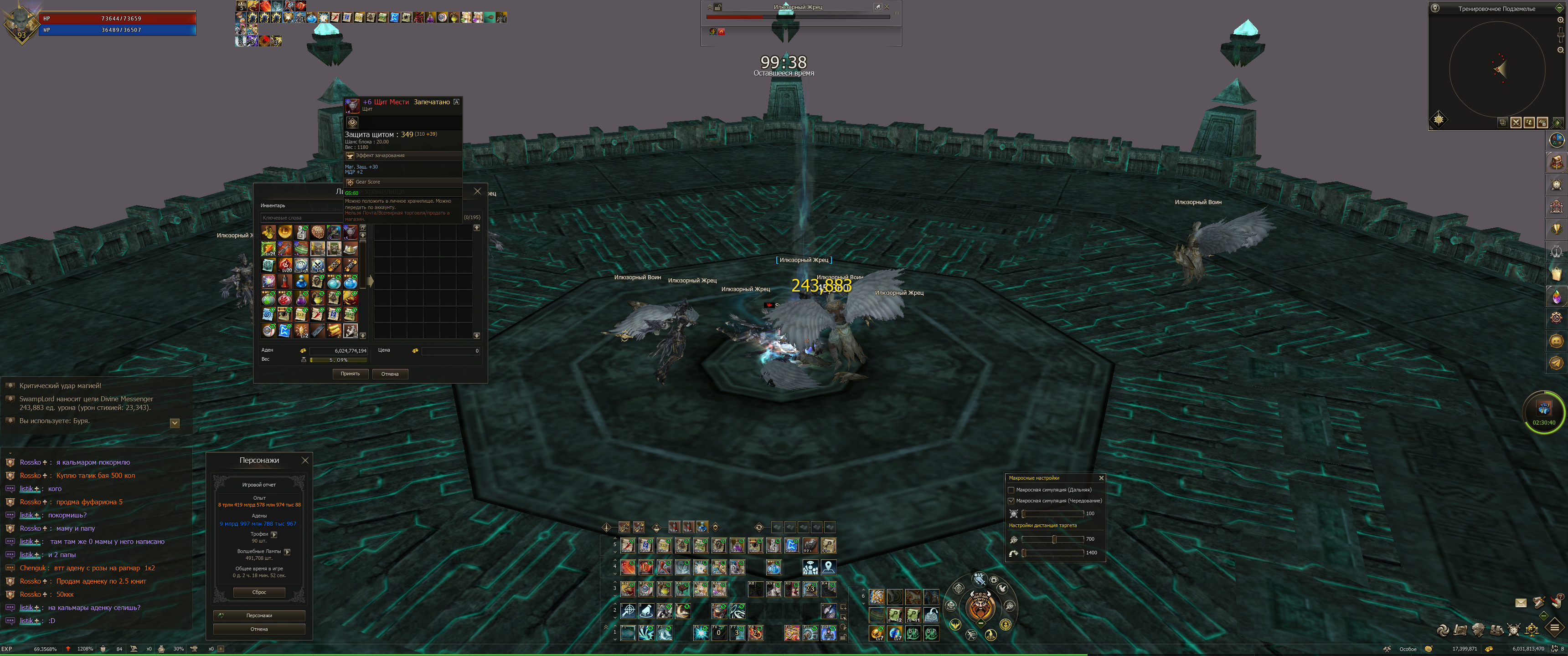Close the Персонажи panel

click(x=305, y=461)
